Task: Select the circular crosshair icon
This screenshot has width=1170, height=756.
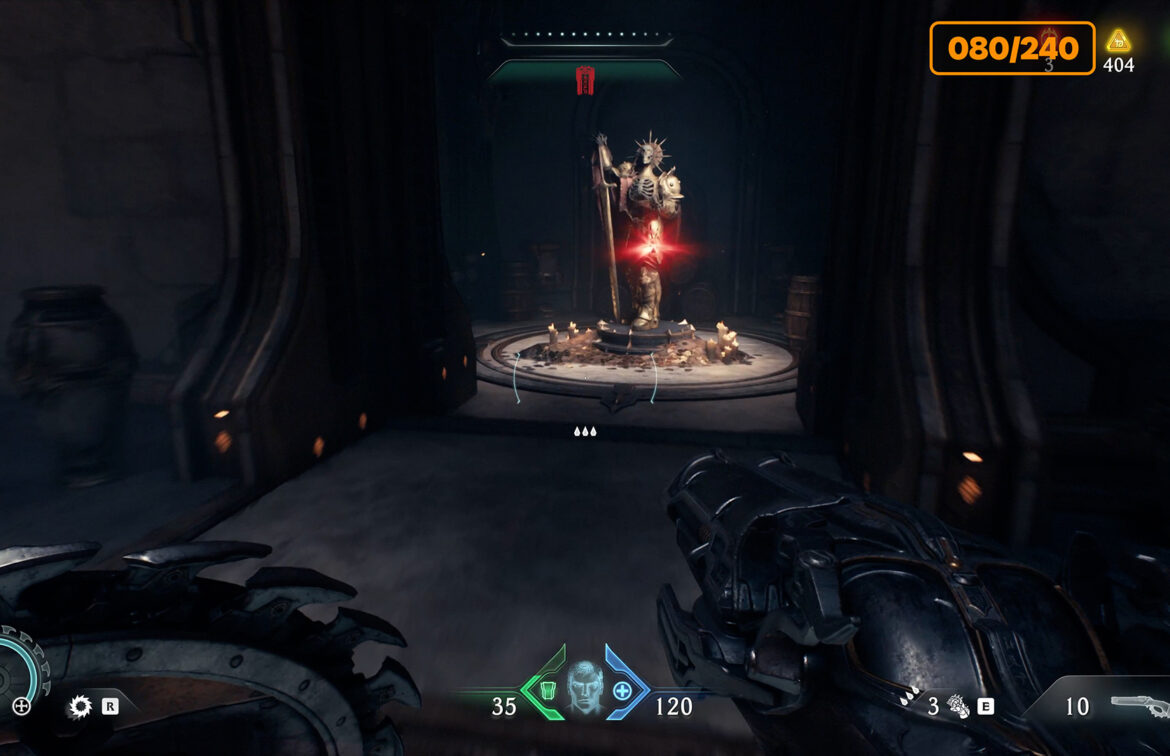Action: tap(21, 706)
